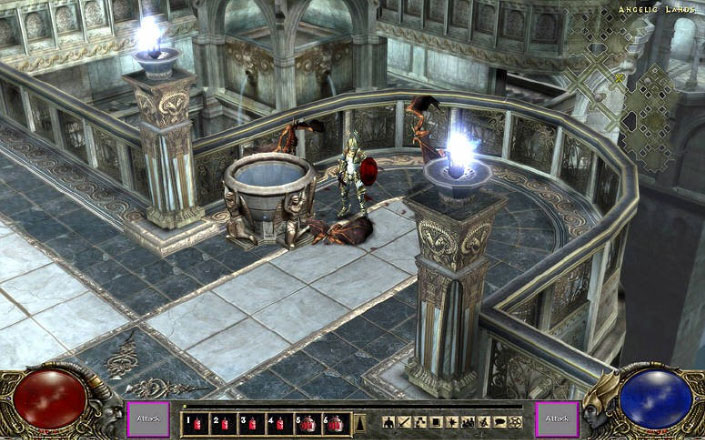Open the sword icon panel
705x440 pixels.
pyautogui.click(x=407, y=421)
